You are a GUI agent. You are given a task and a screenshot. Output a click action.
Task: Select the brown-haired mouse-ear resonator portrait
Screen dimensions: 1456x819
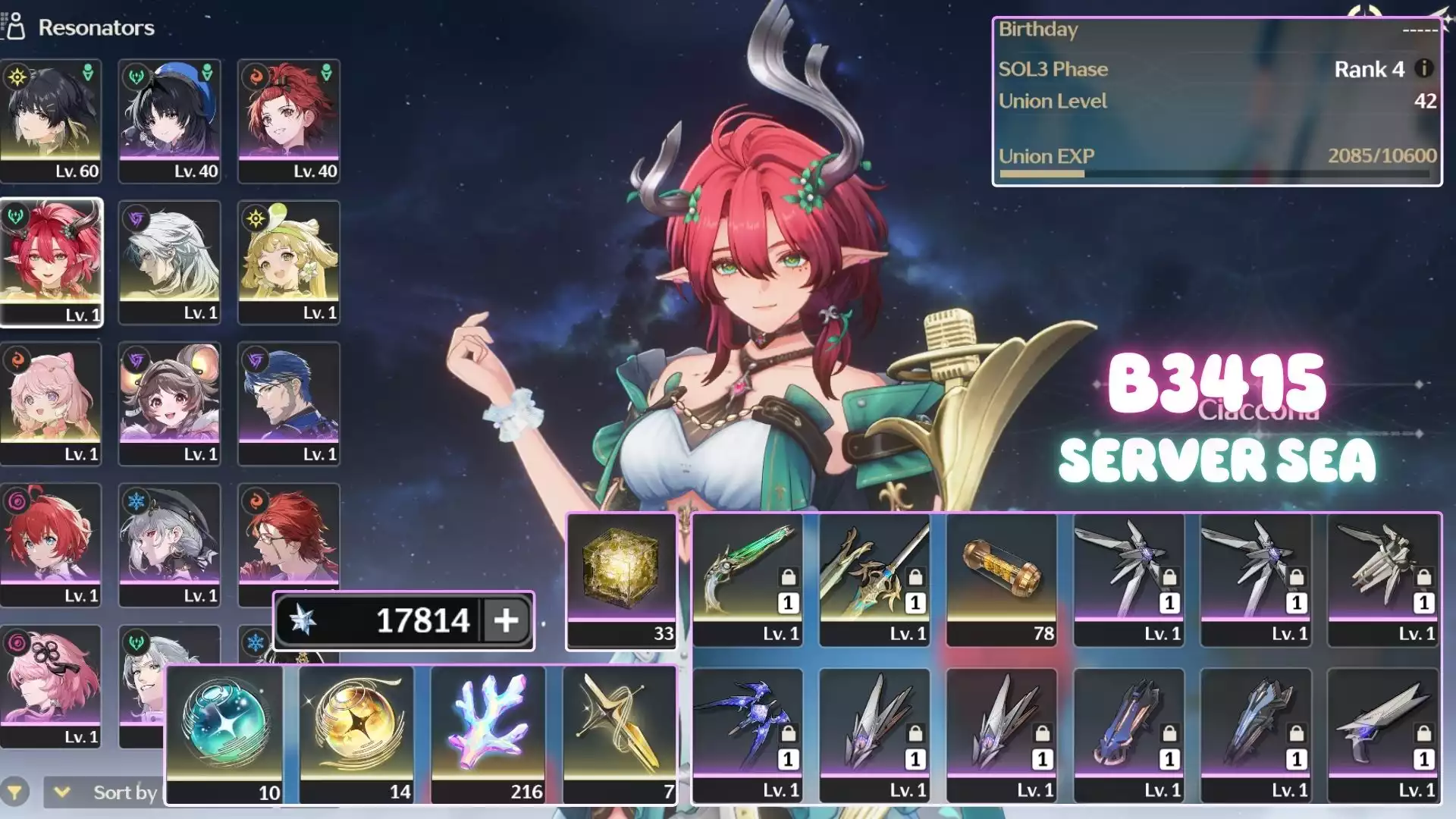(x=170, y=403)
